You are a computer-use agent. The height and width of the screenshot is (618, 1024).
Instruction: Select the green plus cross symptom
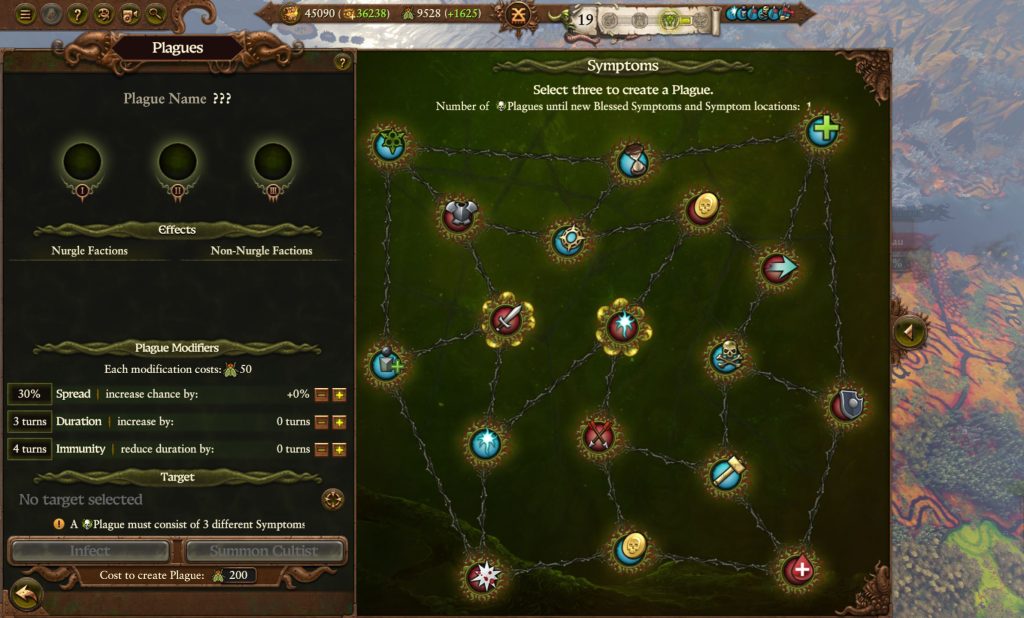pyautogui.click(x=823, y=131)
